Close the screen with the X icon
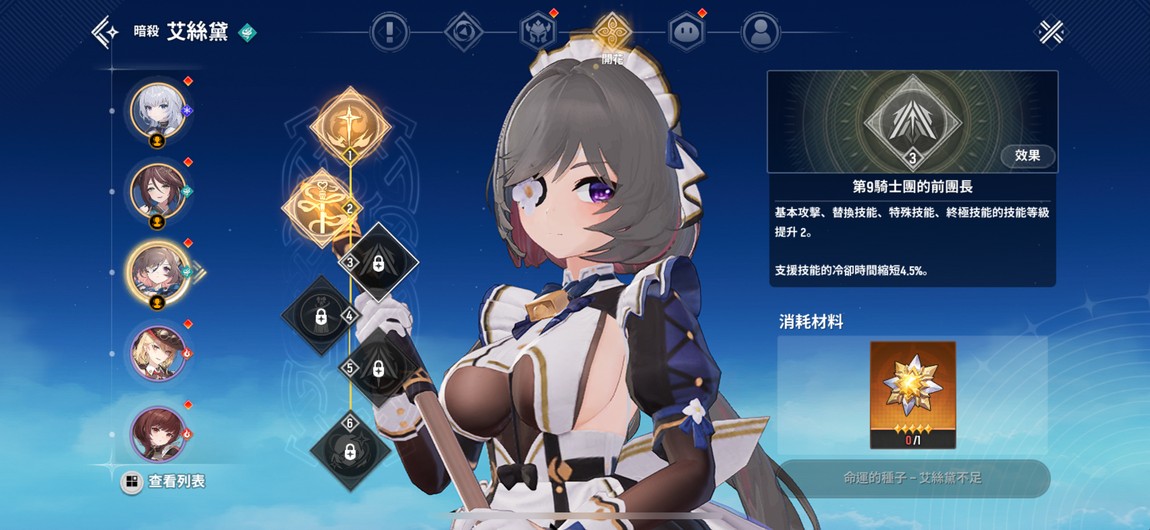 [1050, 32]
